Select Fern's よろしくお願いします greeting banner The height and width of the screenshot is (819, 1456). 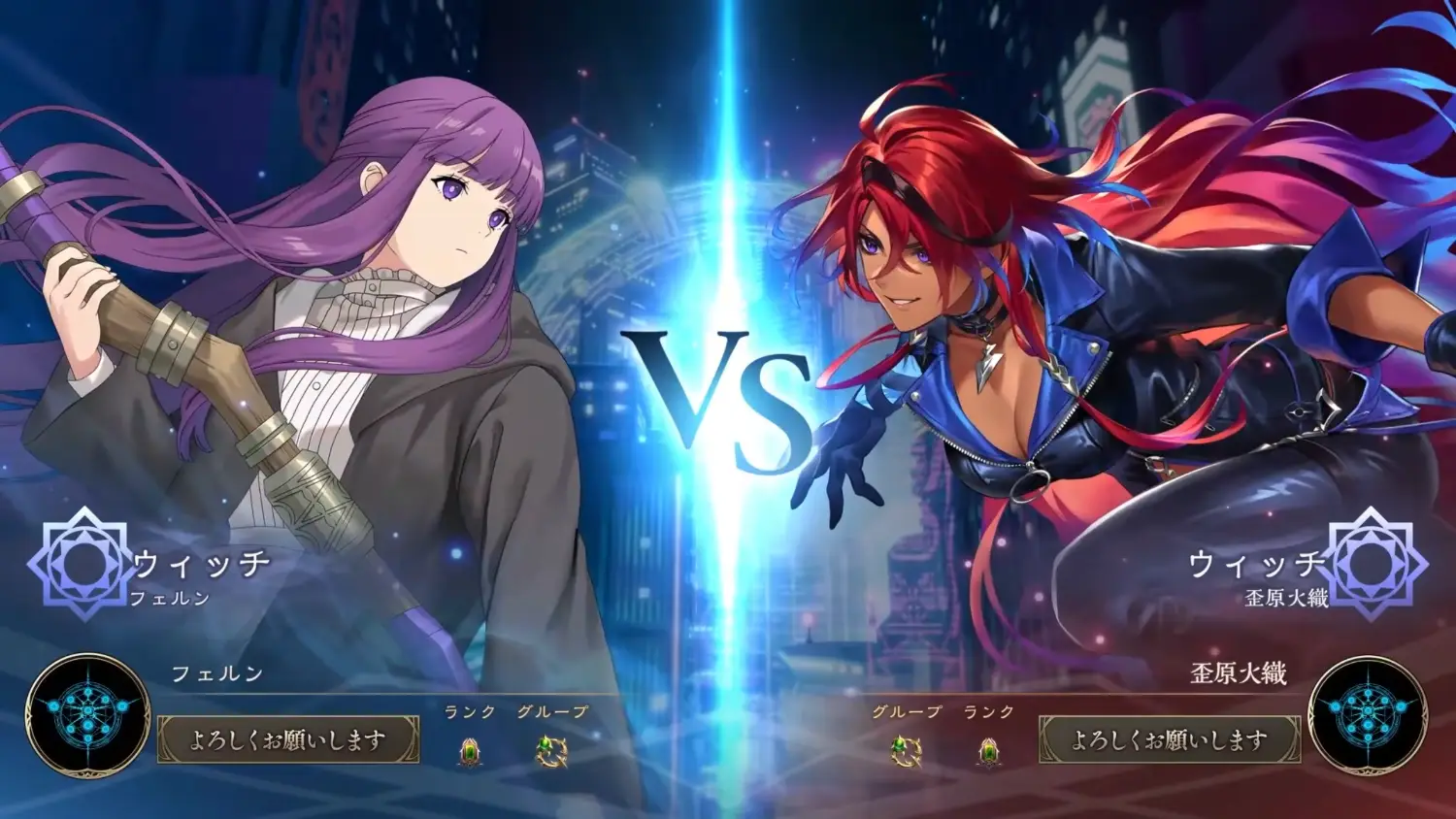pyautogui.click(x=288, y=740)
